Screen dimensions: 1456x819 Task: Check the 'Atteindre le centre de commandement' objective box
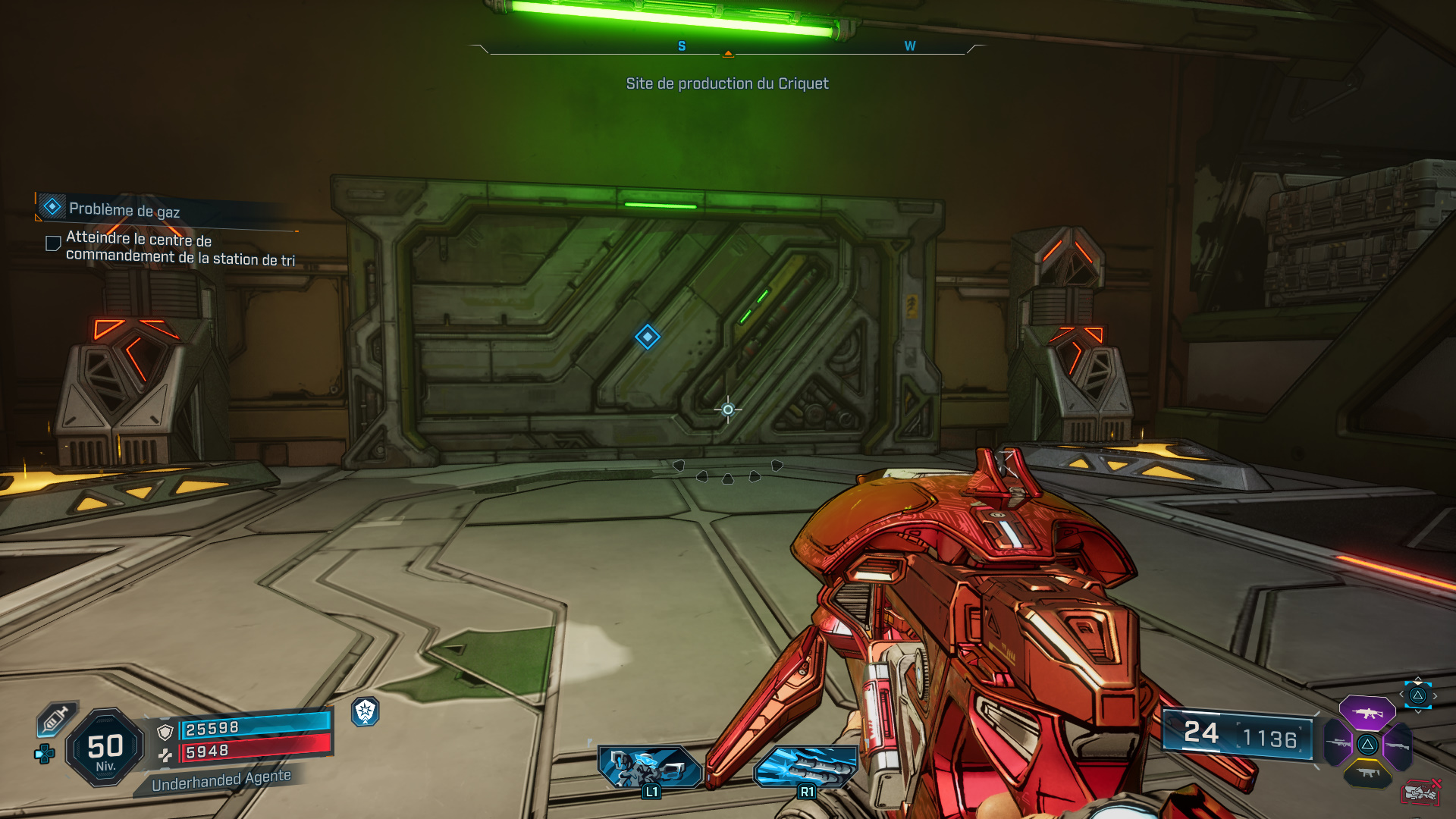52,243
